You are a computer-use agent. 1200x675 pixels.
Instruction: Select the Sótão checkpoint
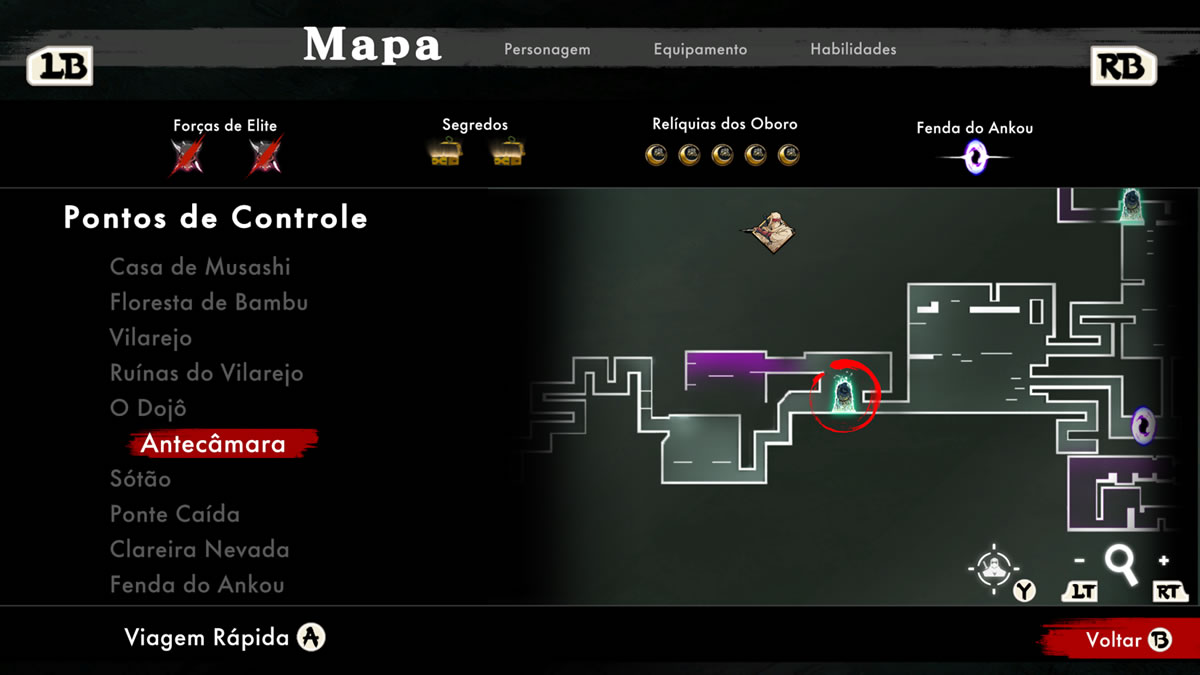(140, 479)
